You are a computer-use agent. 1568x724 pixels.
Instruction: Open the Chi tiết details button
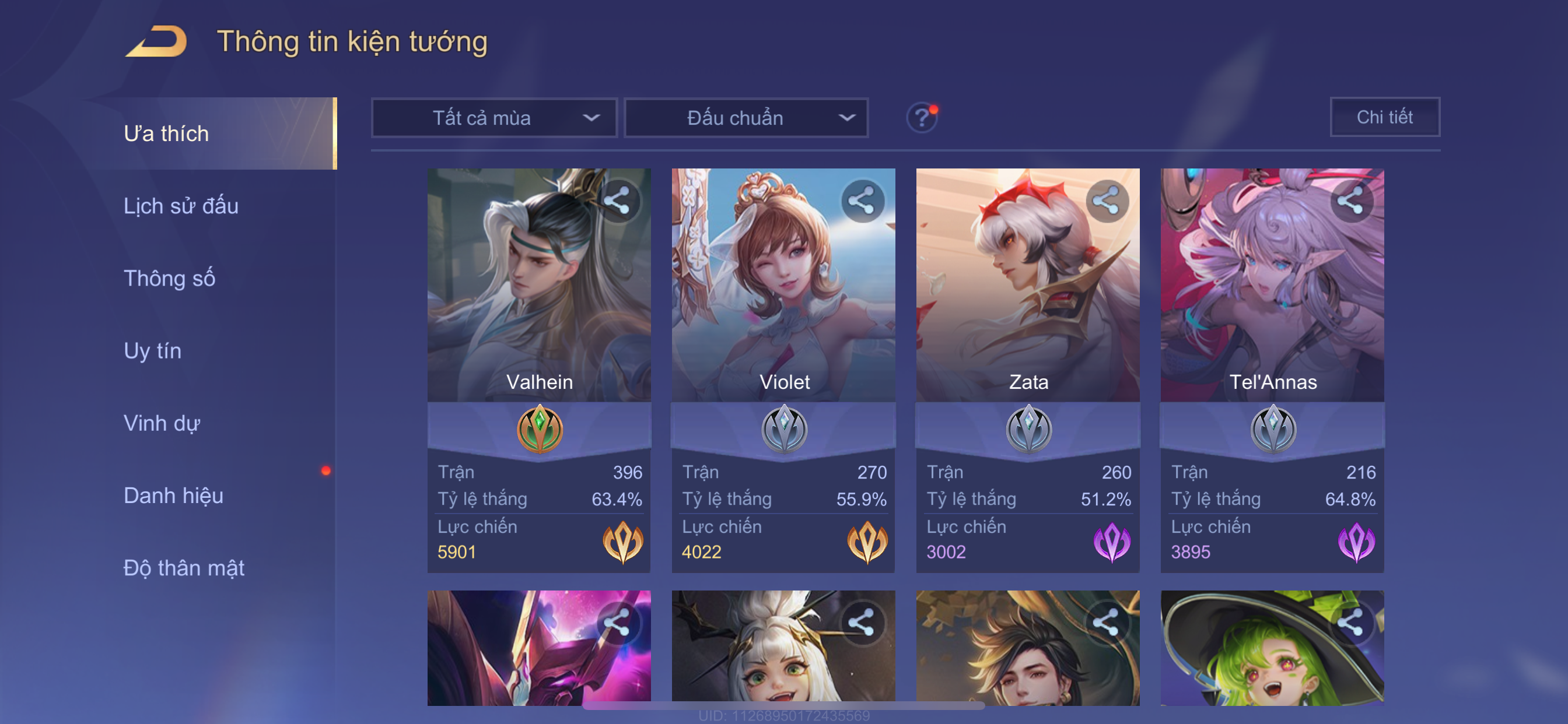tap(1384, 117)
